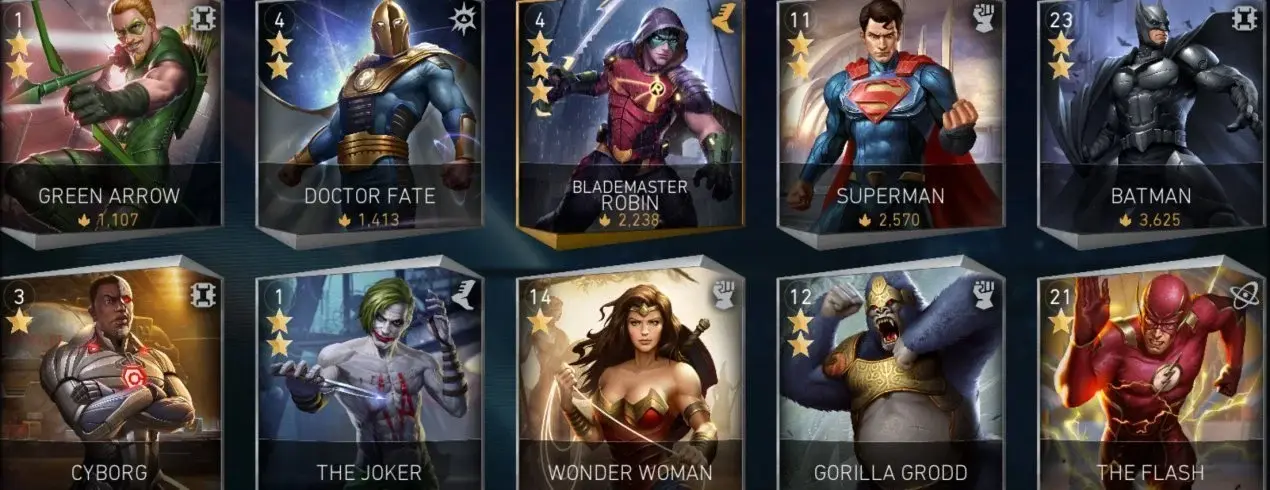Select the Superman character card
The width and height of the screenshot is (1270, 490).
(x=890, y=115)
